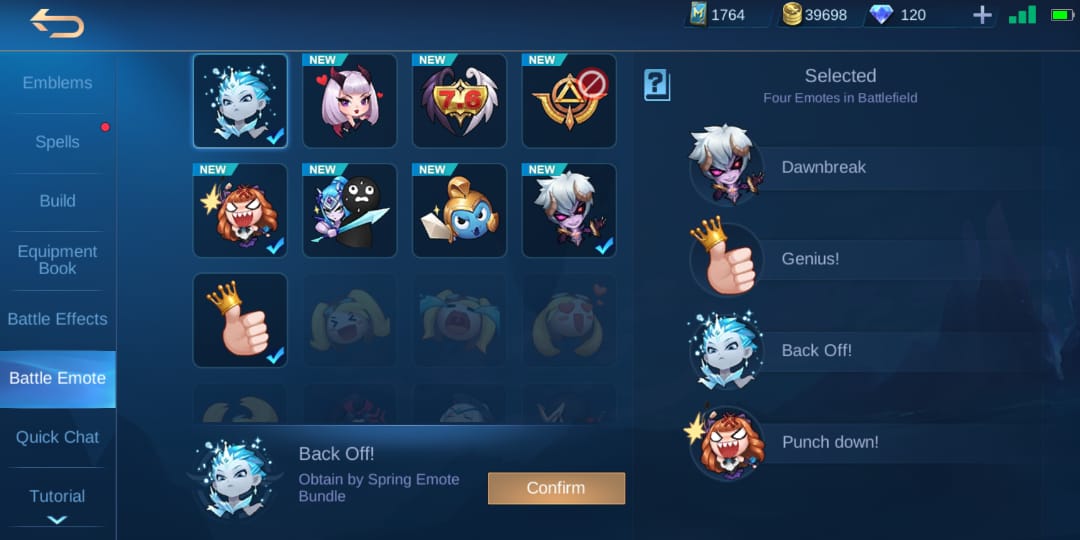
Task: Switch to Battle Effects
Action: pos(57,319)
